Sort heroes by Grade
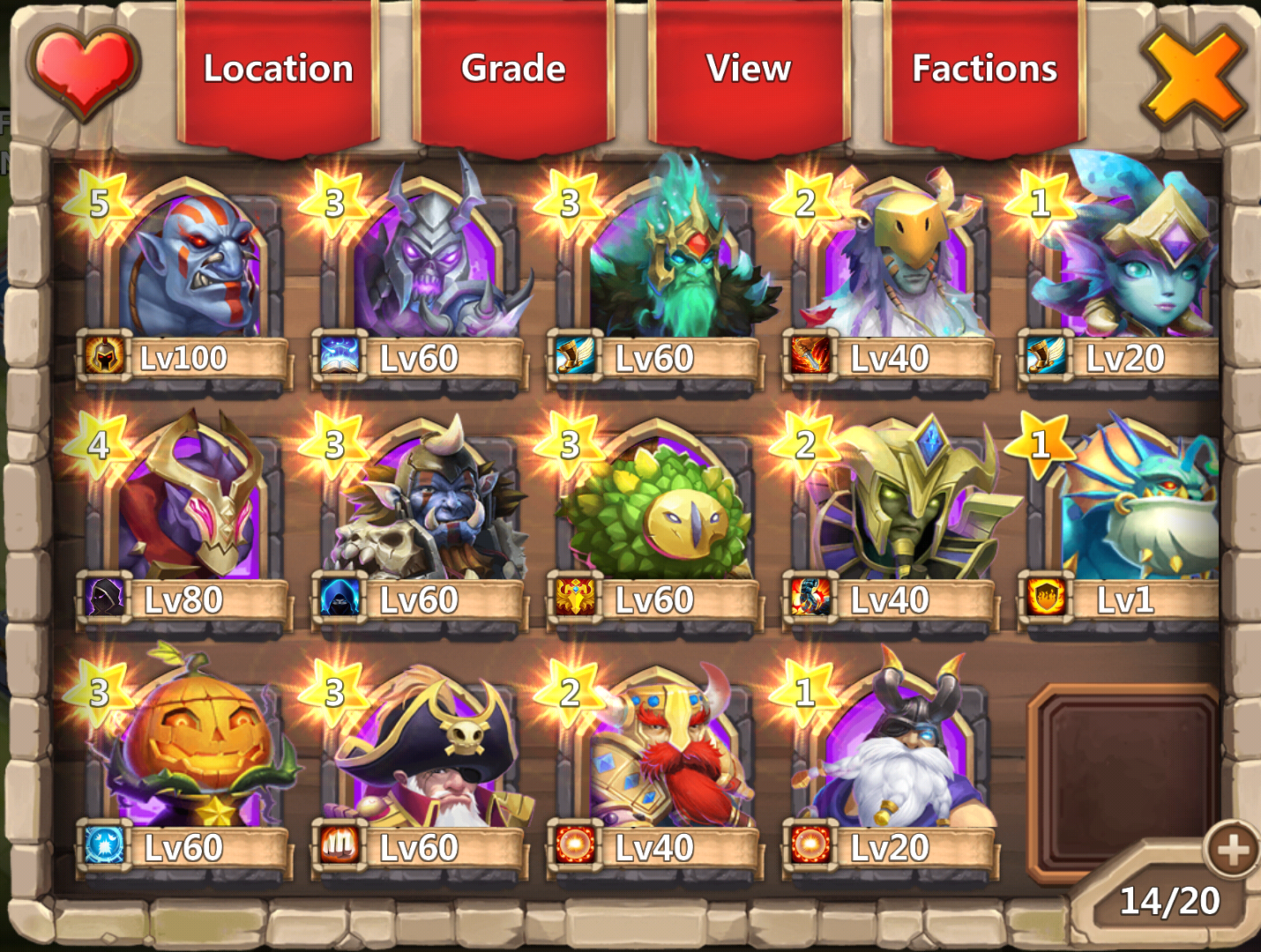Screen dimensions: 1261x952 point(513,71)
